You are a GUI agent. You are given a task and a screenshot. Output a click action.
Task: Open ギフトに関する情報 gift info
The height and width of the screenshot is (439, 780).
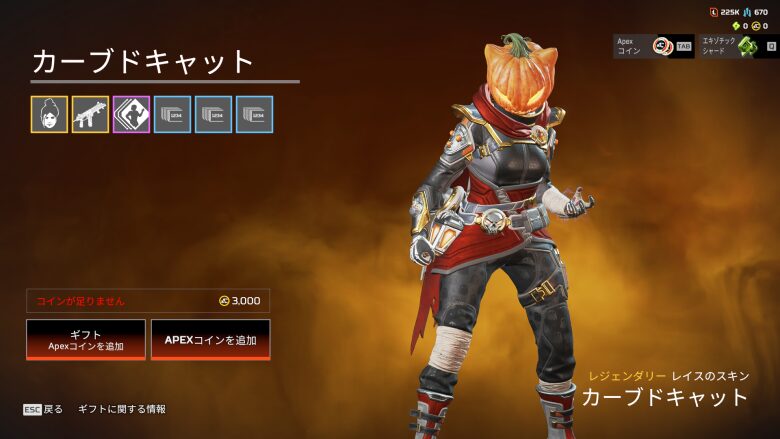[x=122, y=409]
